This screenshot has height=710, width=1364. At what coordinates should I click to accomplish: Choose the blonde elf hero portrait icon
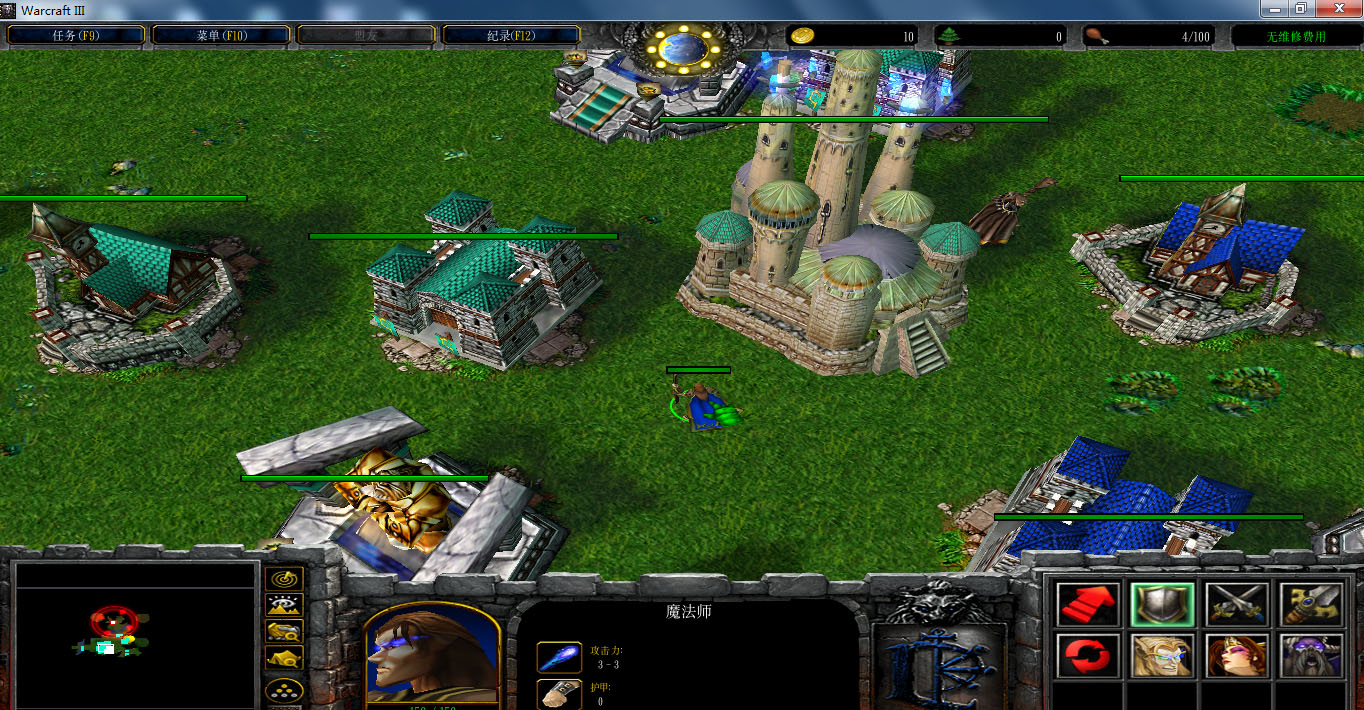[1162, 655]
